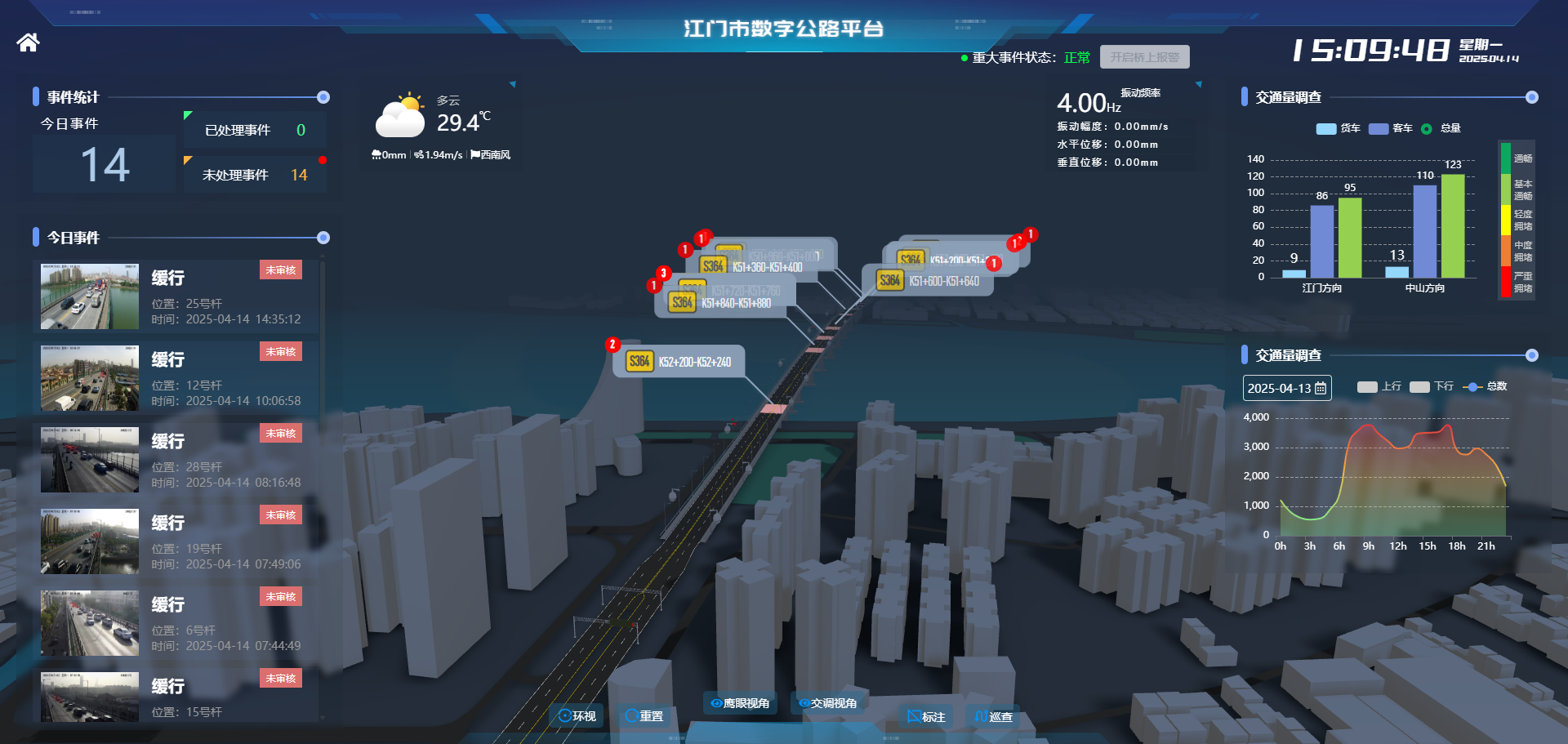Switch to the 交调视角 traffic view

[827, 702]
